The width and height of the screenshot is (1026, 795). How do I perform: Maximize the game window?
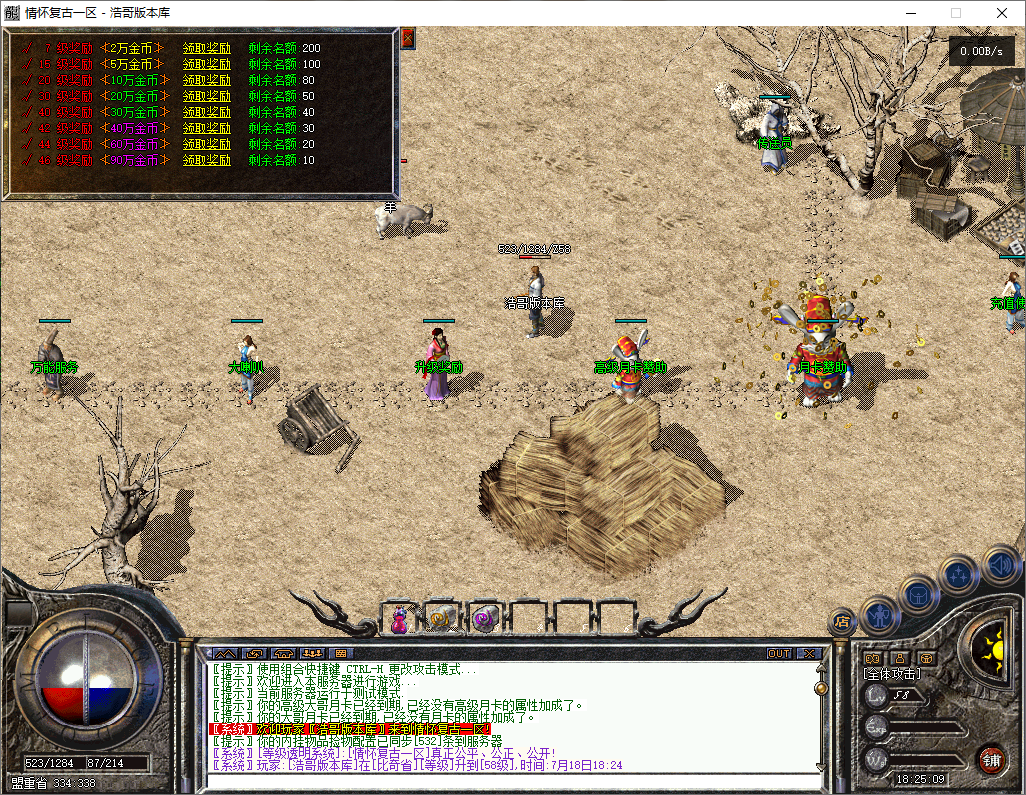(955, 13)
